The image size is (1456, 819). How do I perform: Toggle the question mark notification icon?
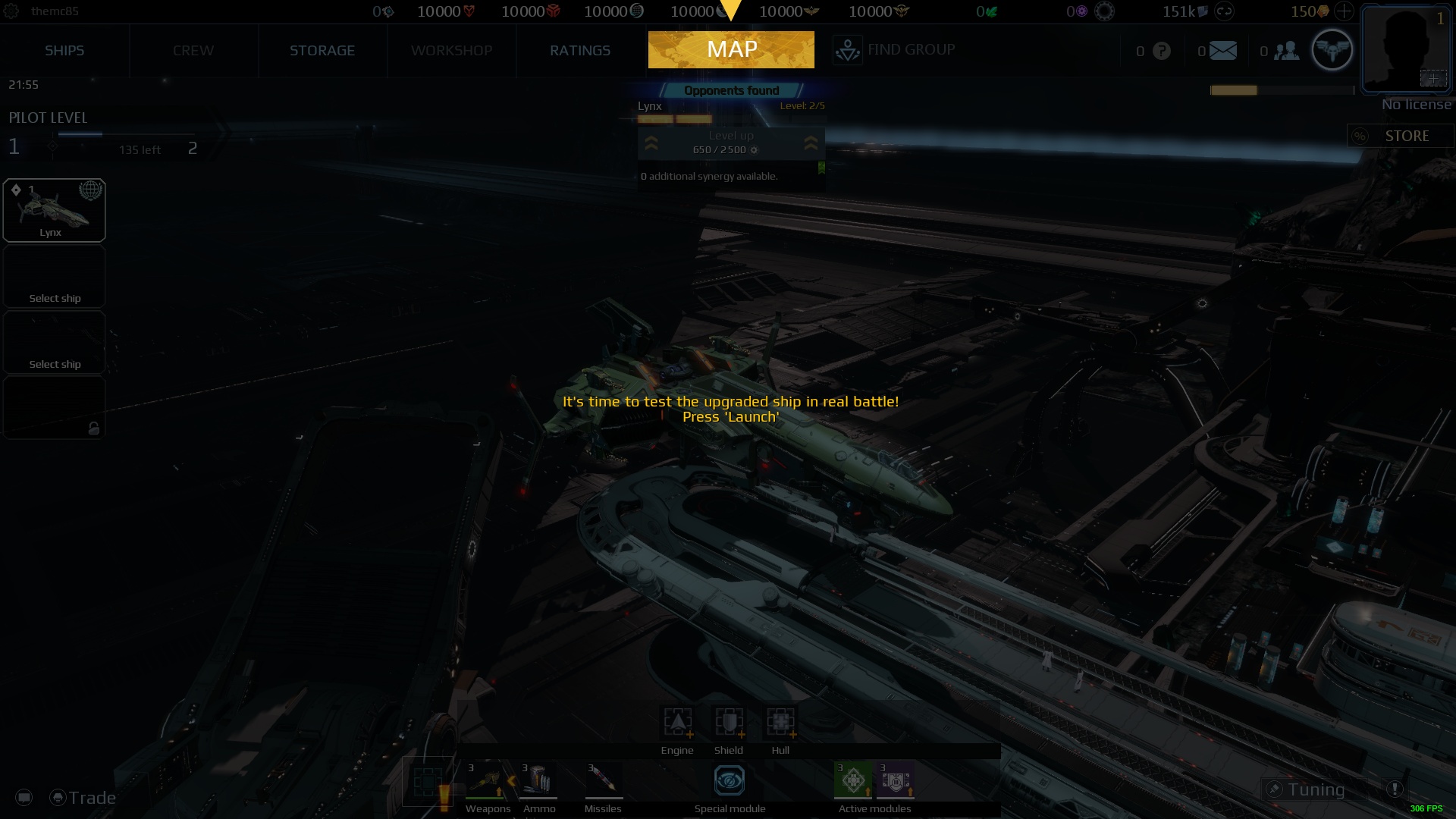click(1161, 51)
